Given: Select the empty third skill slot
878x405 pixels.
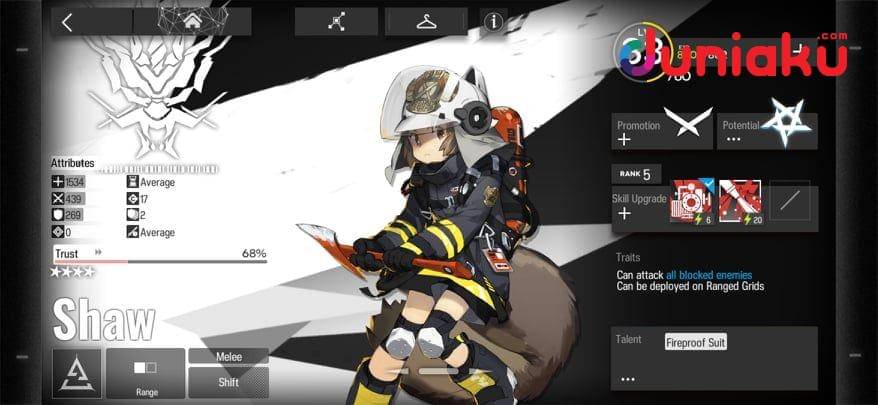Looking at the screenshot, I should pos(789,201).
